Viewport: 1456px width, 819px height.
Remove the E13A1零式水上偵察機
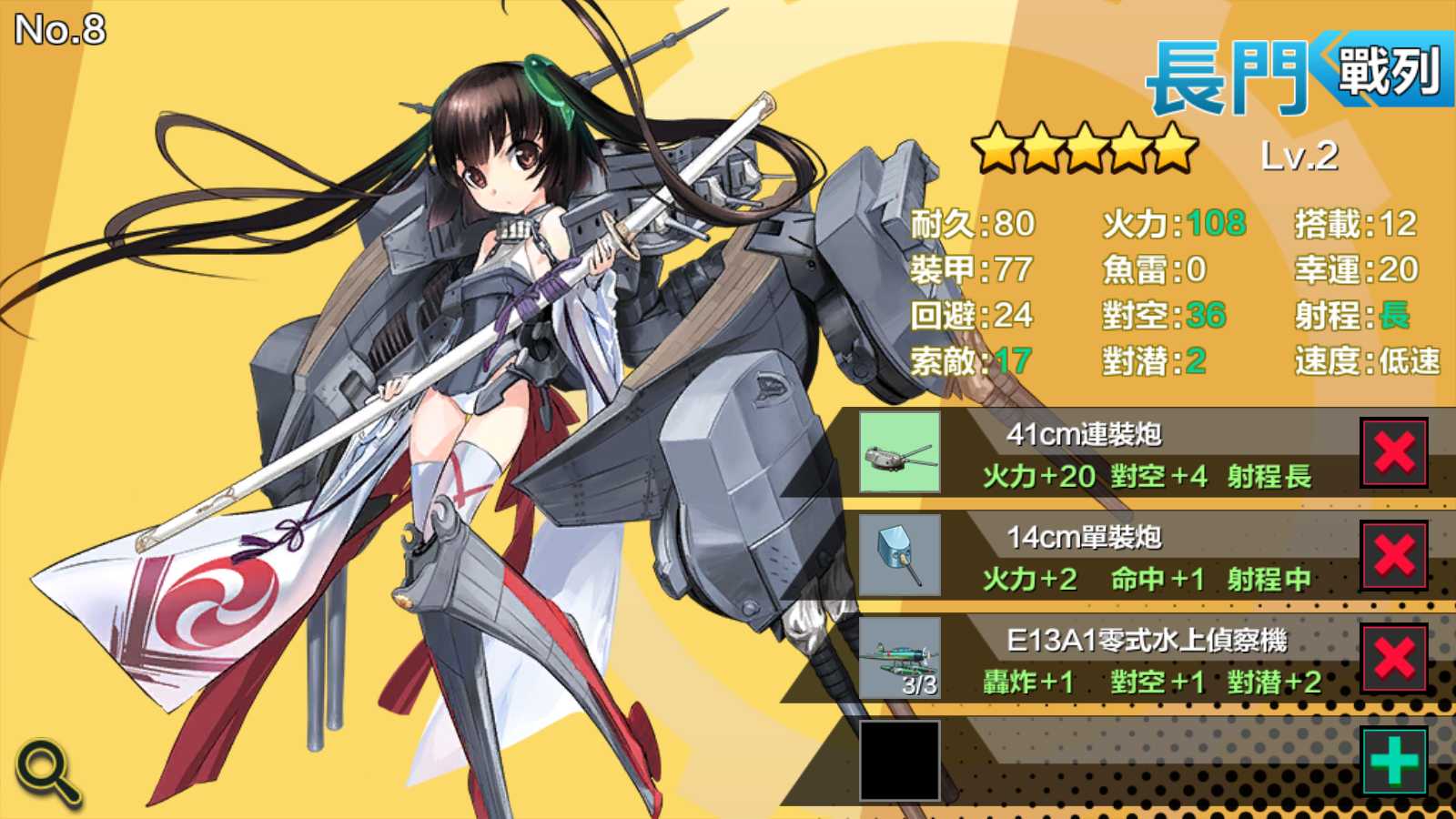coord(1394,658)
